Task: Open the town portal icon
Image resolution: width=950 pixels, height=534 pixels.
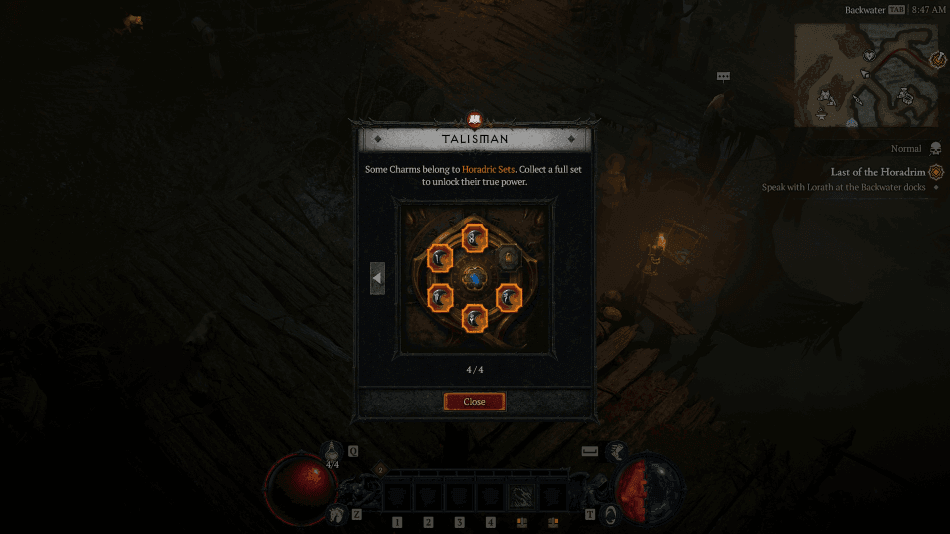Action: [608, 512]
